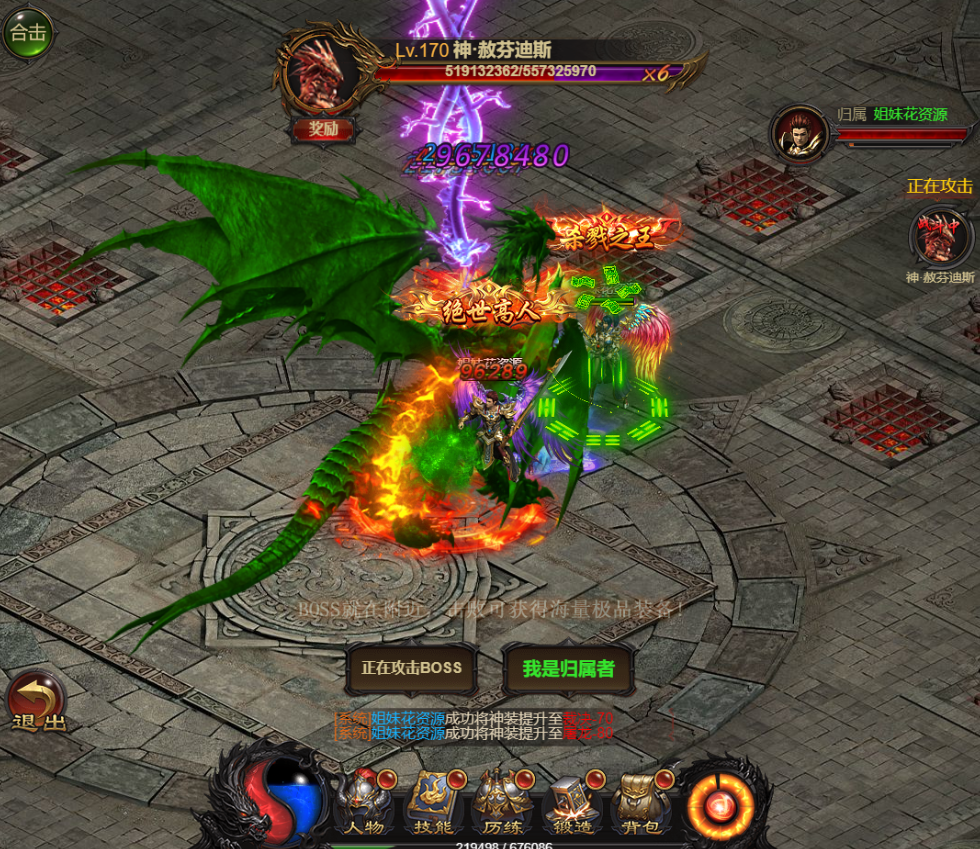
Task: Exit with the 退出 button
Action: [37, 703]
